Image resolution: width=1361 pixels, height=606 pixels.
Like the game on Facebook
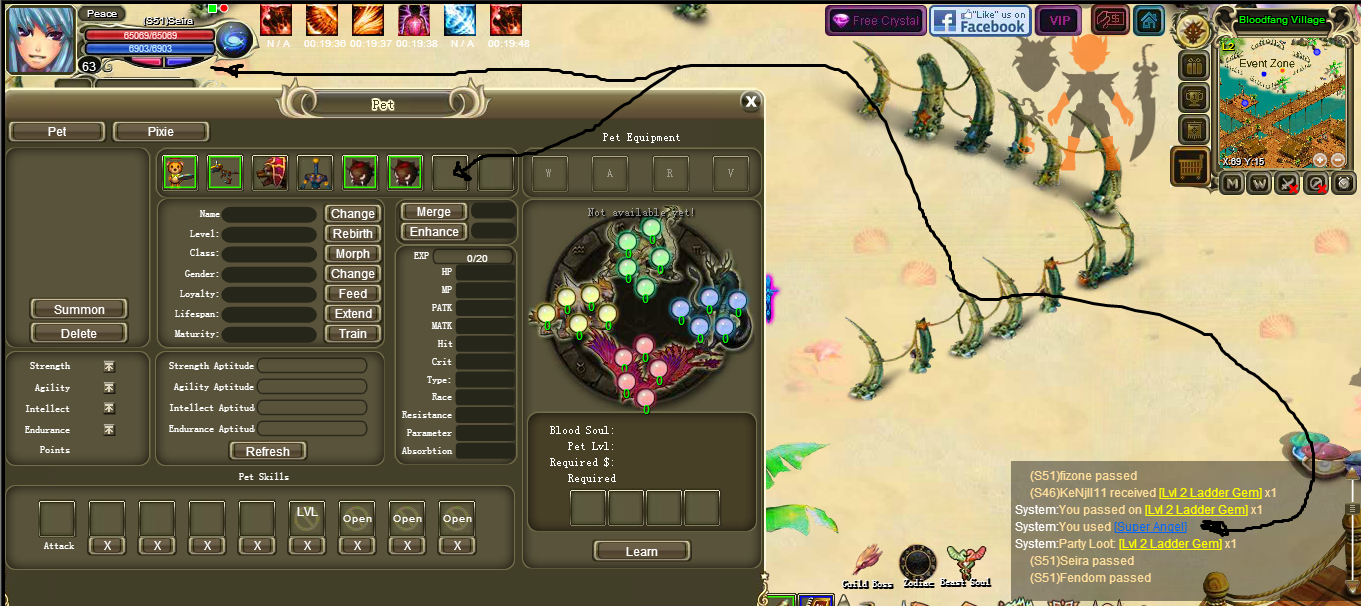point(980,21)
